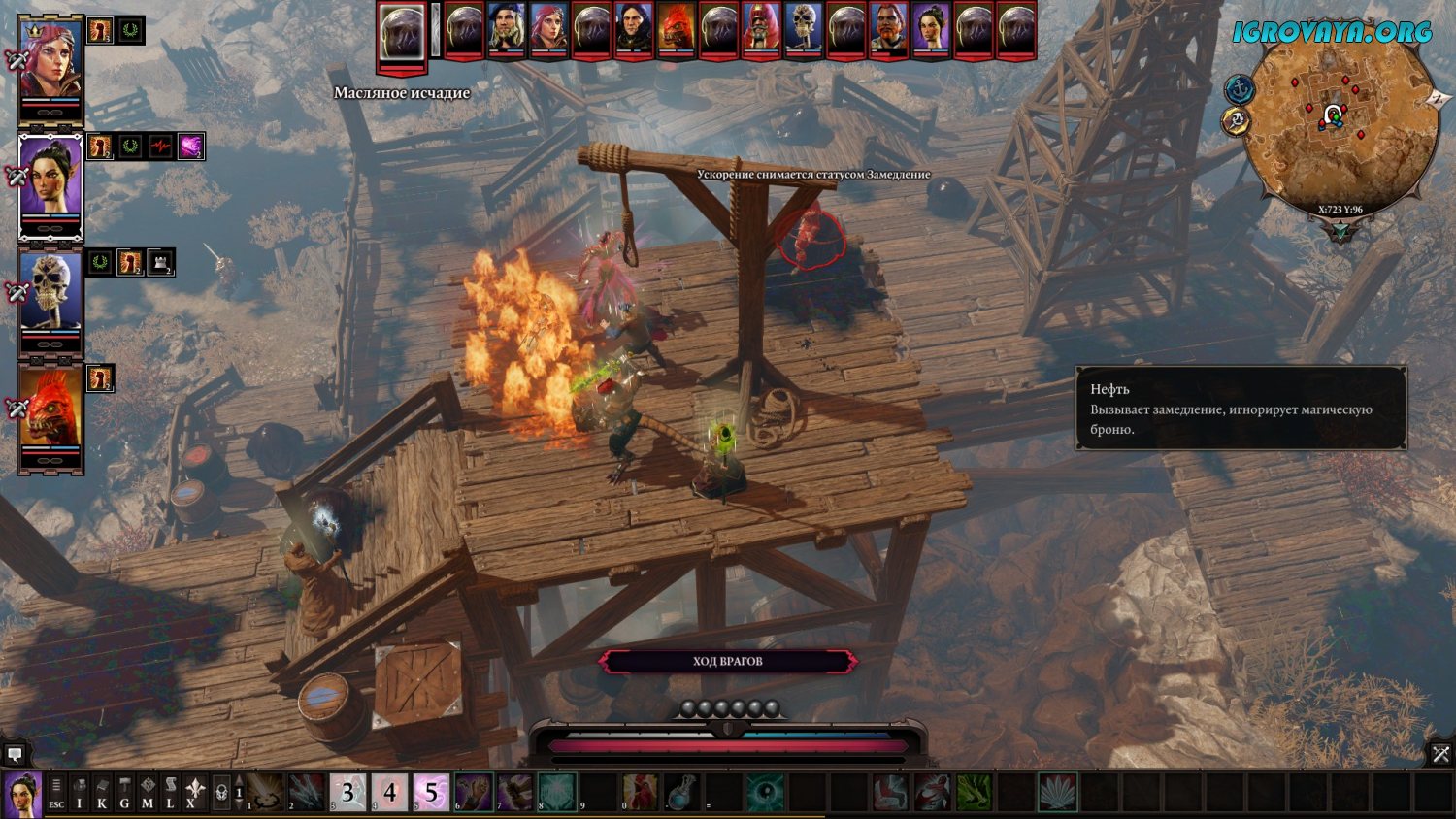Image resolution: width=1456 pixels, height=819 pixels.
Task: Open the crafting hammer G button
Action: coord(124,793)
